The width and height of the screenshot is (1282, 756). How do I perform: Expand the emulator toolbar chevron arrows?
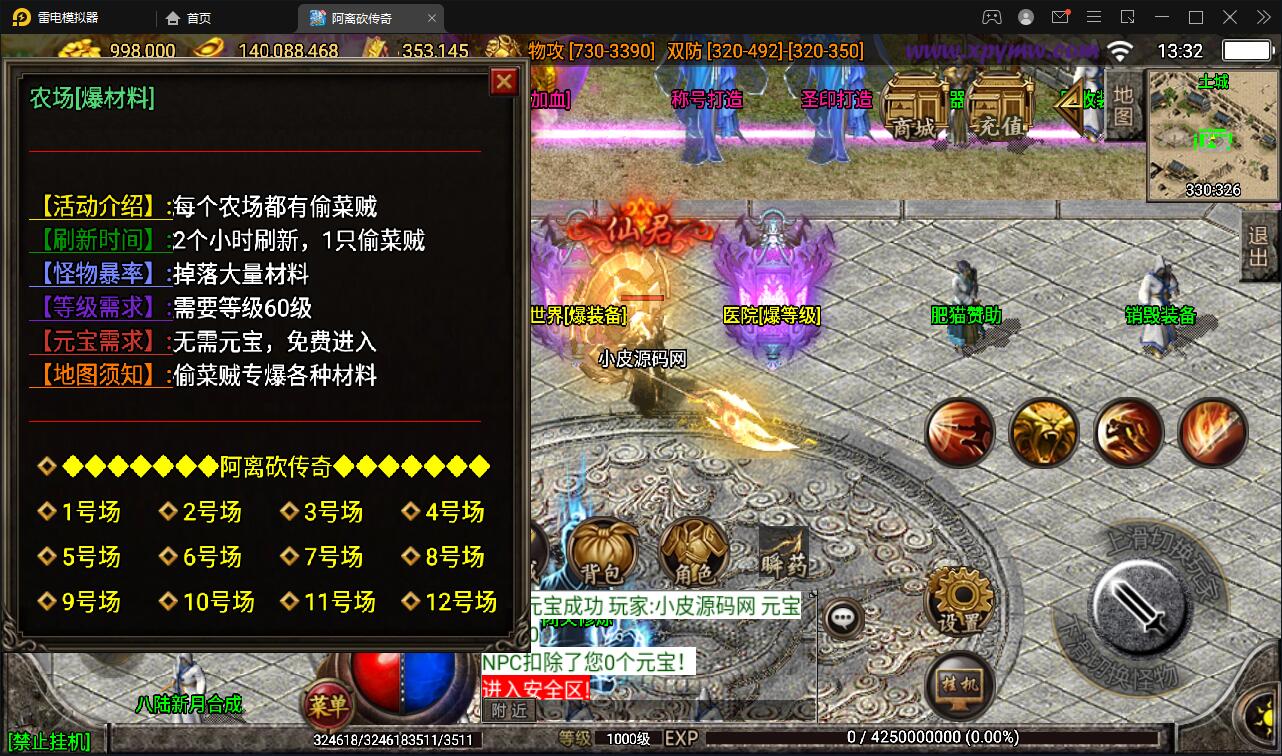pos(1262,17)
